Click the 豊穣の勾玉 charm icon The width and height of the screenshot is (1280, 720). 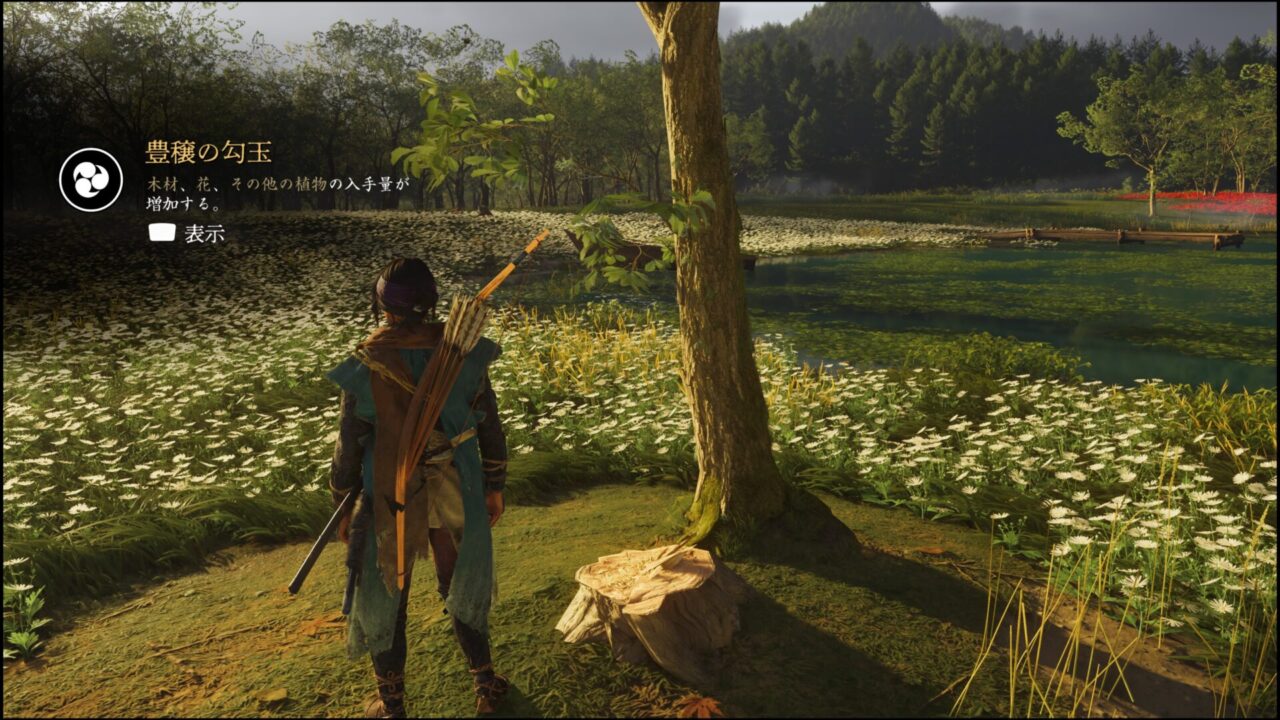91,179
